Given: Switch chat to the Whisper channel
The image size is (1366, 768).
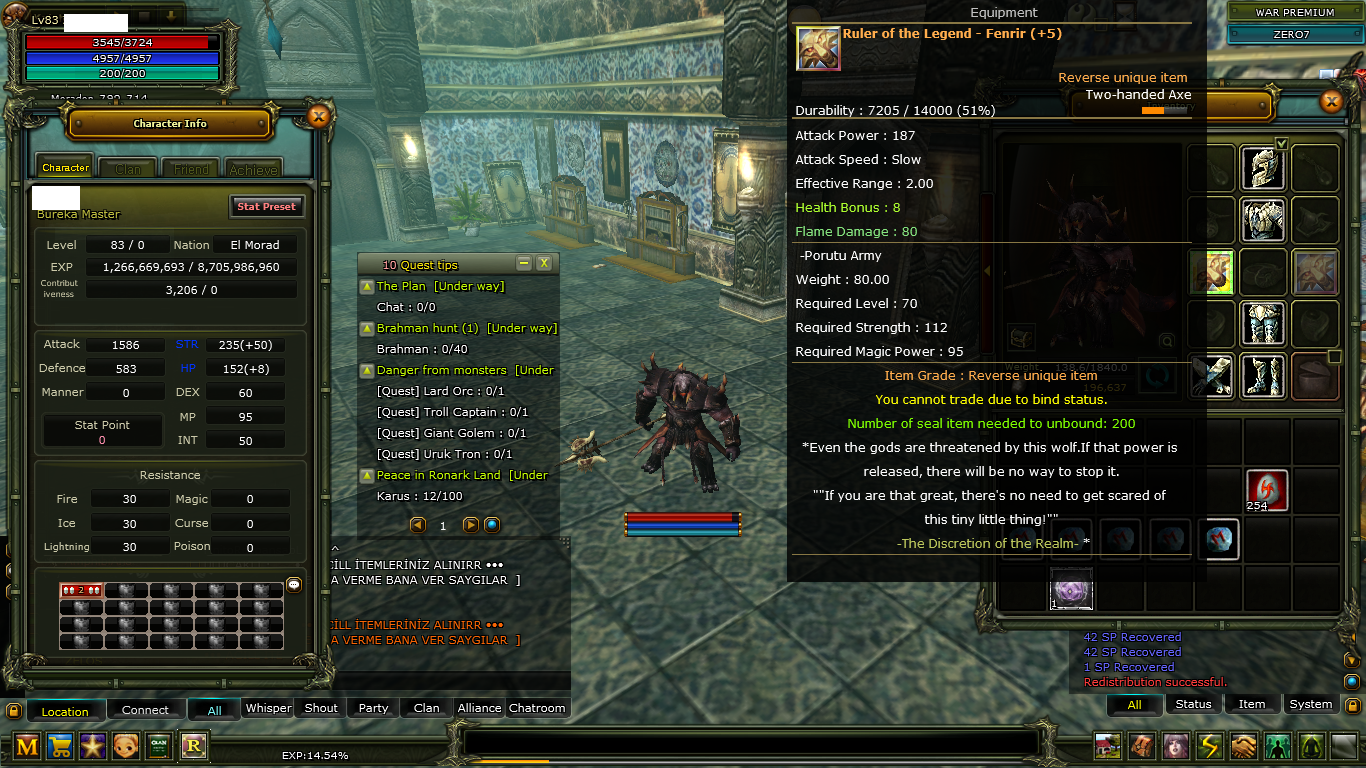Looking at the screenshot, I should click(x=269, y=708).
